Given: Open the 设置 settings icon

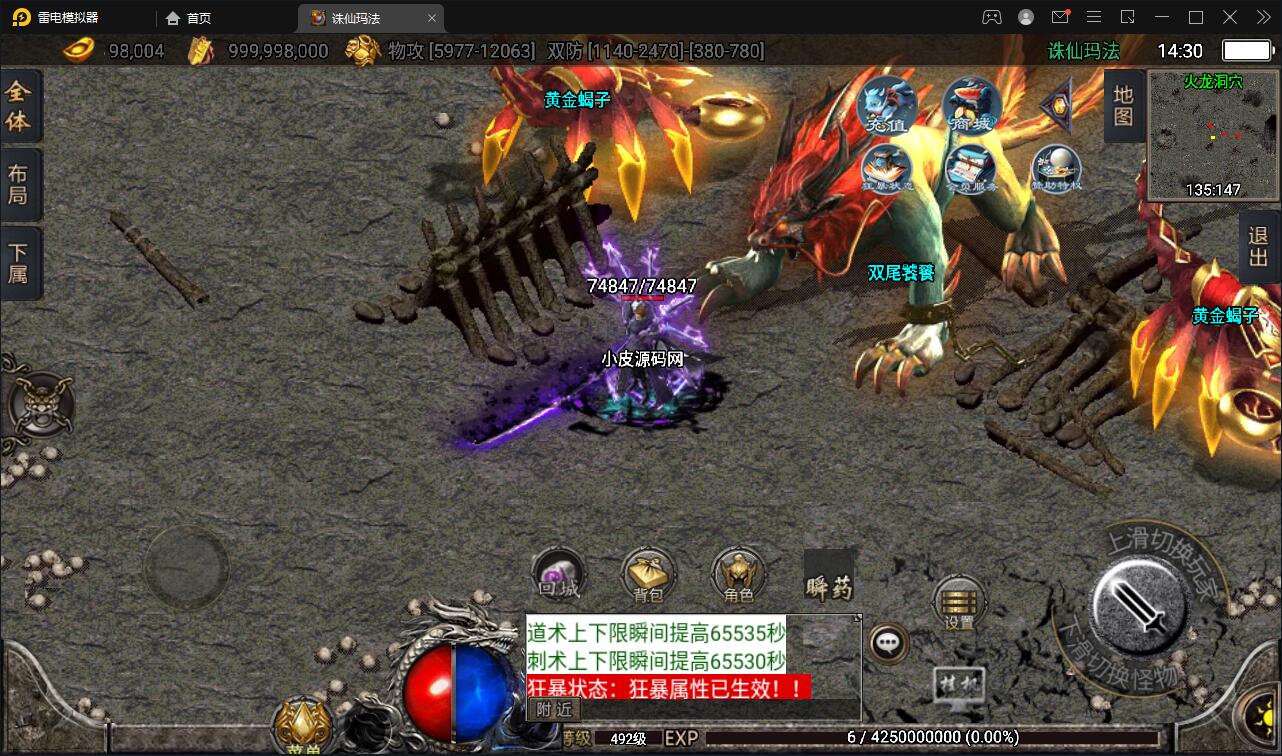Looking at the screenshot, I should pyautogui.click(x=958, y=600).
